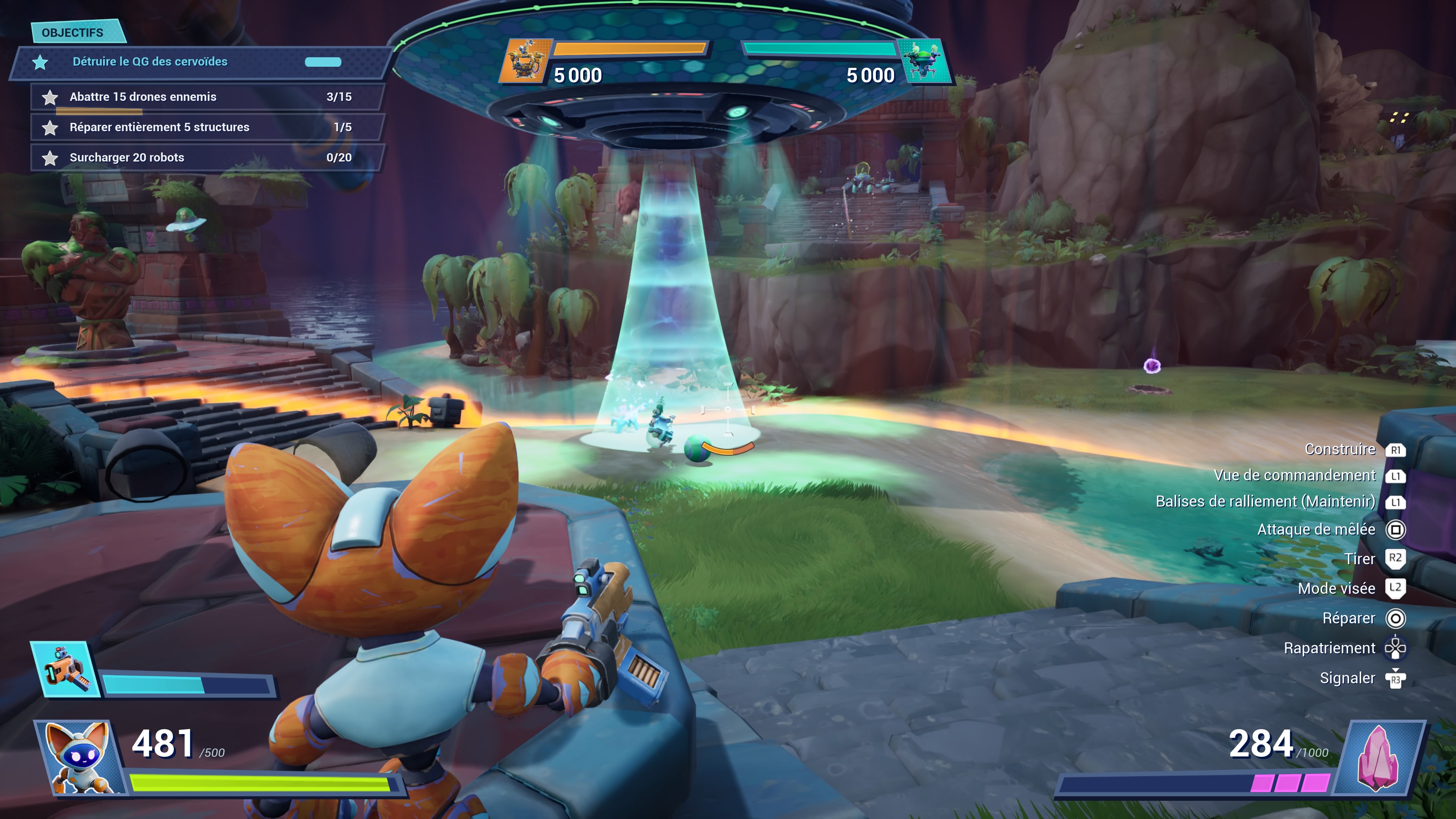Image resolution: width=1456 pixels, height=819 pixels.
Task: Select the OBJECTIFS header tab
Action: 73,33
